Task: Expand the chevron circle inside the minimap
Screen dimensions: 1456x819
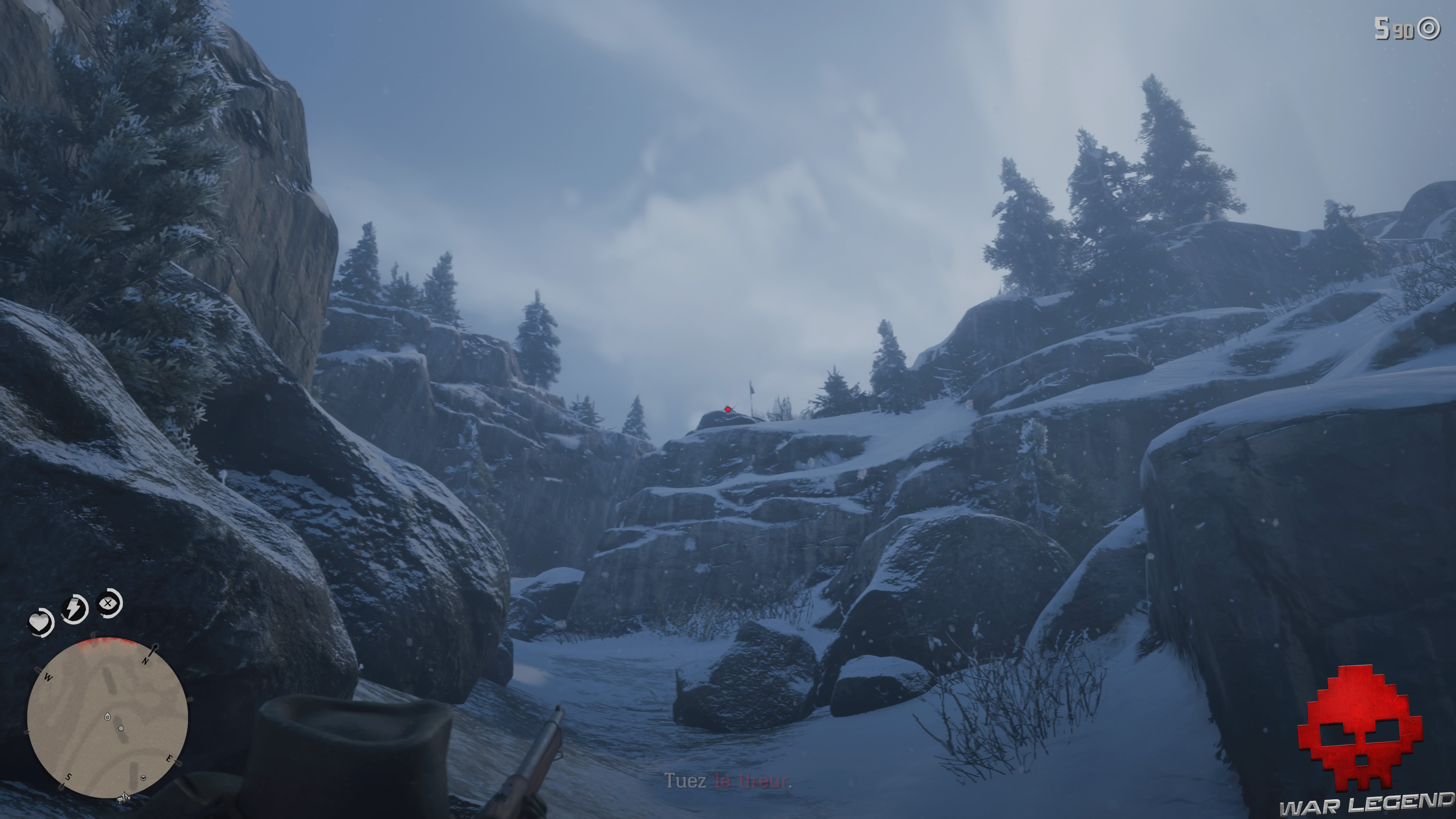Action: tap(143, 778)
